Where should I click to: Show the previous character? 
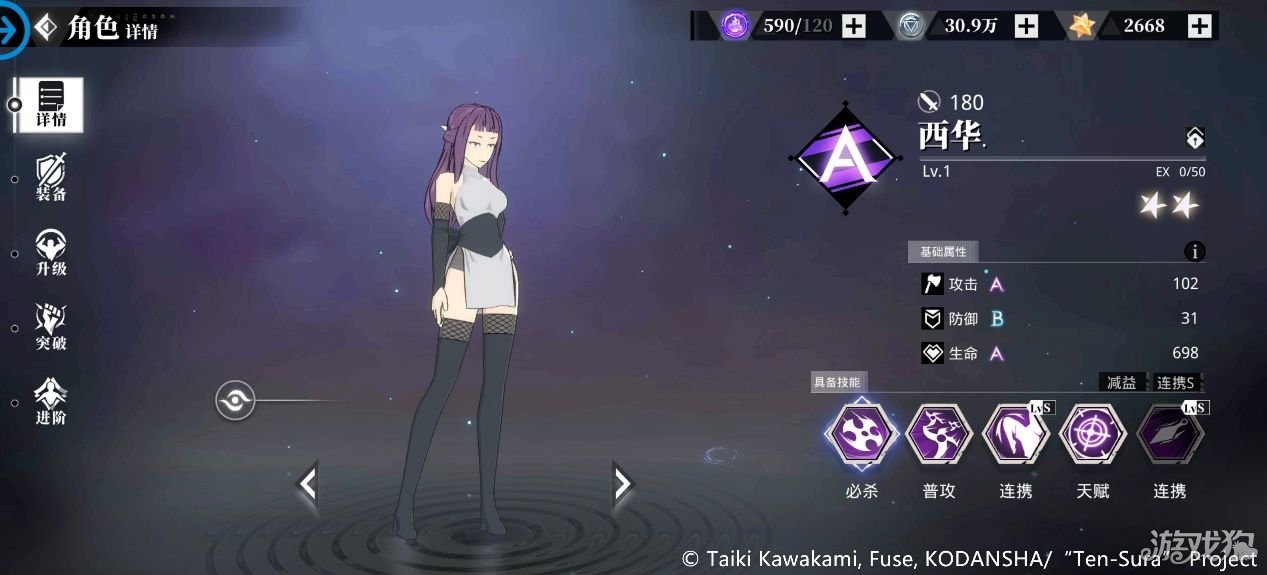tap(308, 484)
